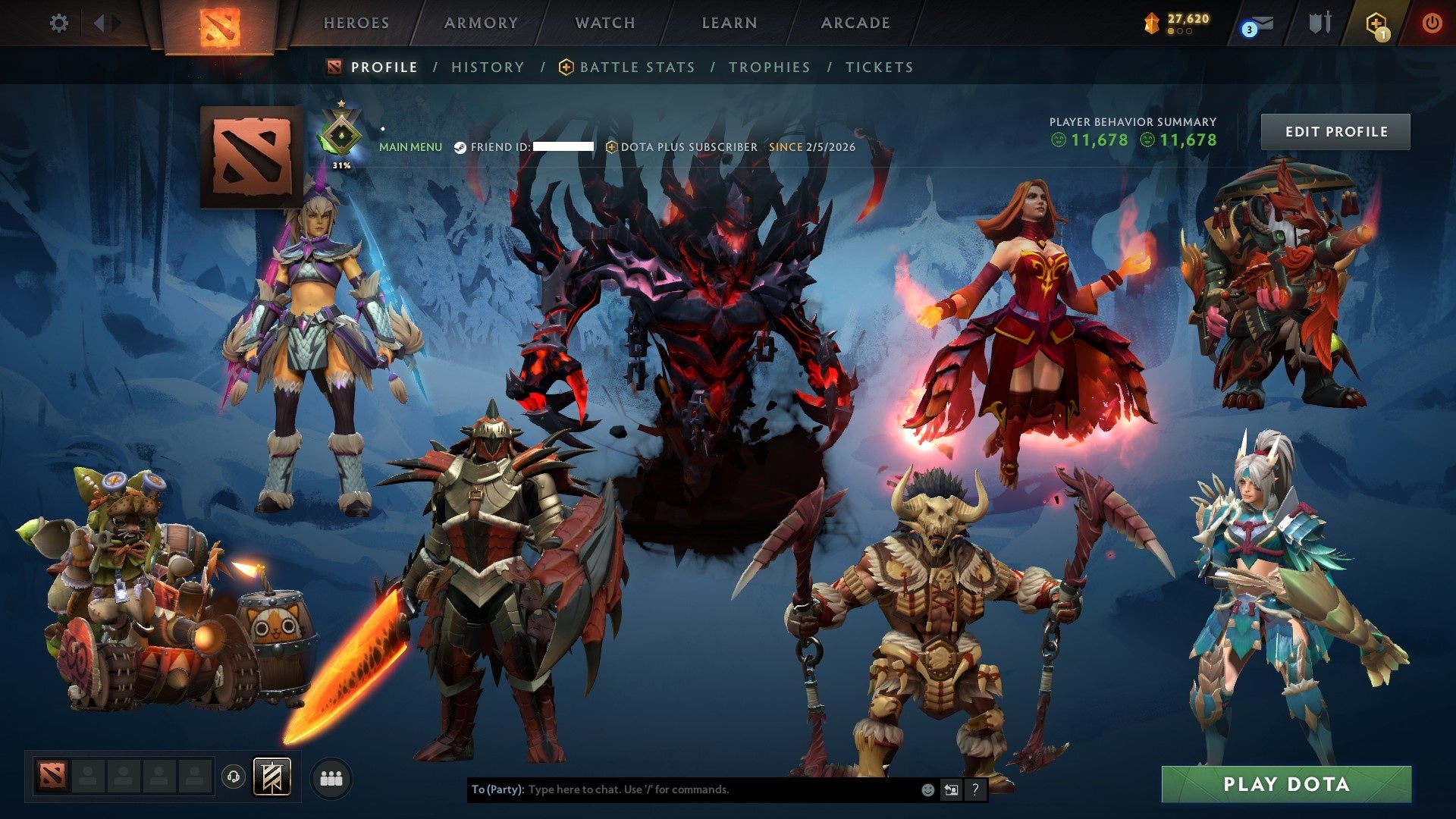Click the EDIT PROFILE button
1456x819 pixels.
coord(1335,130)
